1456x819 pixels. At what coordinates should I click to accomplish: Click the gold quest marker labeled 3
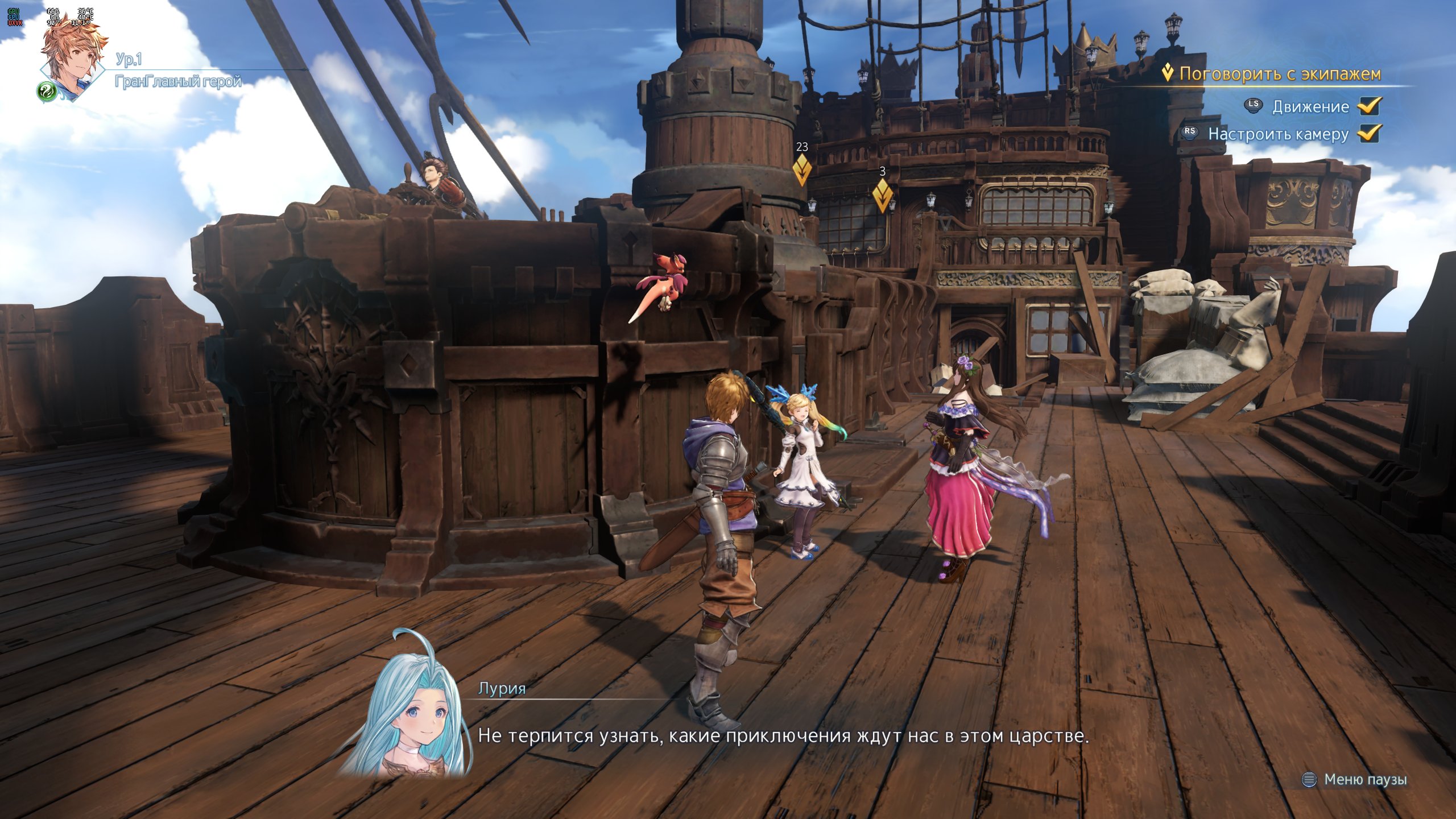tap(882, 194)
